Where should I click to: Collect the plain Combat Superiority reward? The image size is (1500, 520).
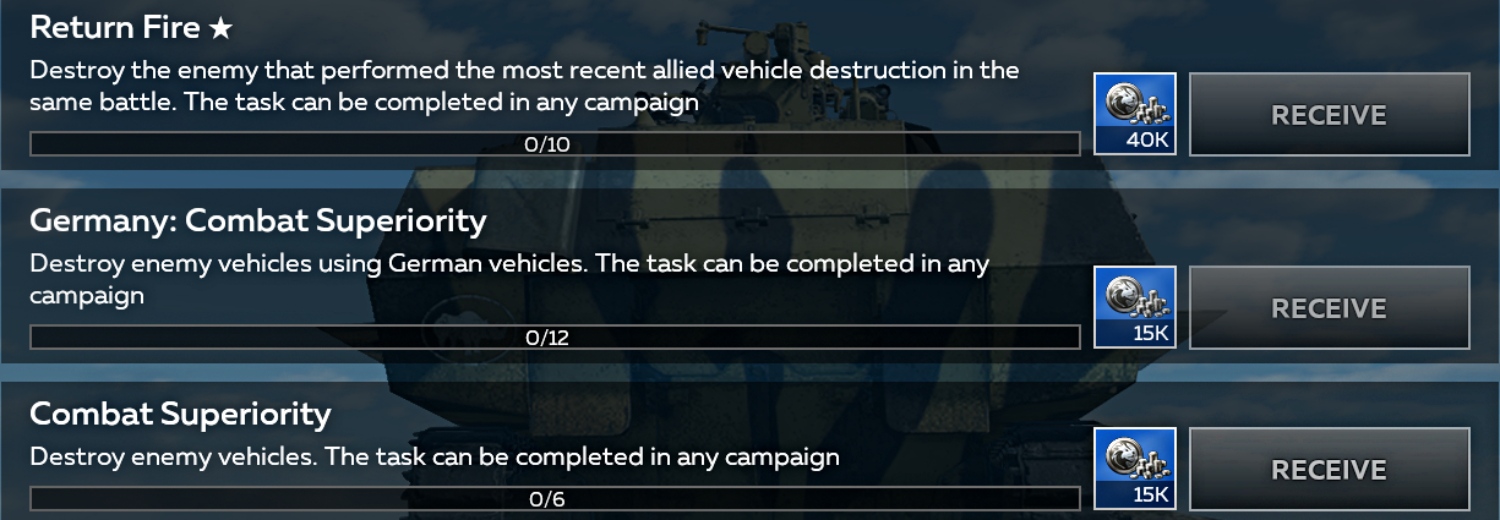pyautogui.click(x=1329, y=470)
